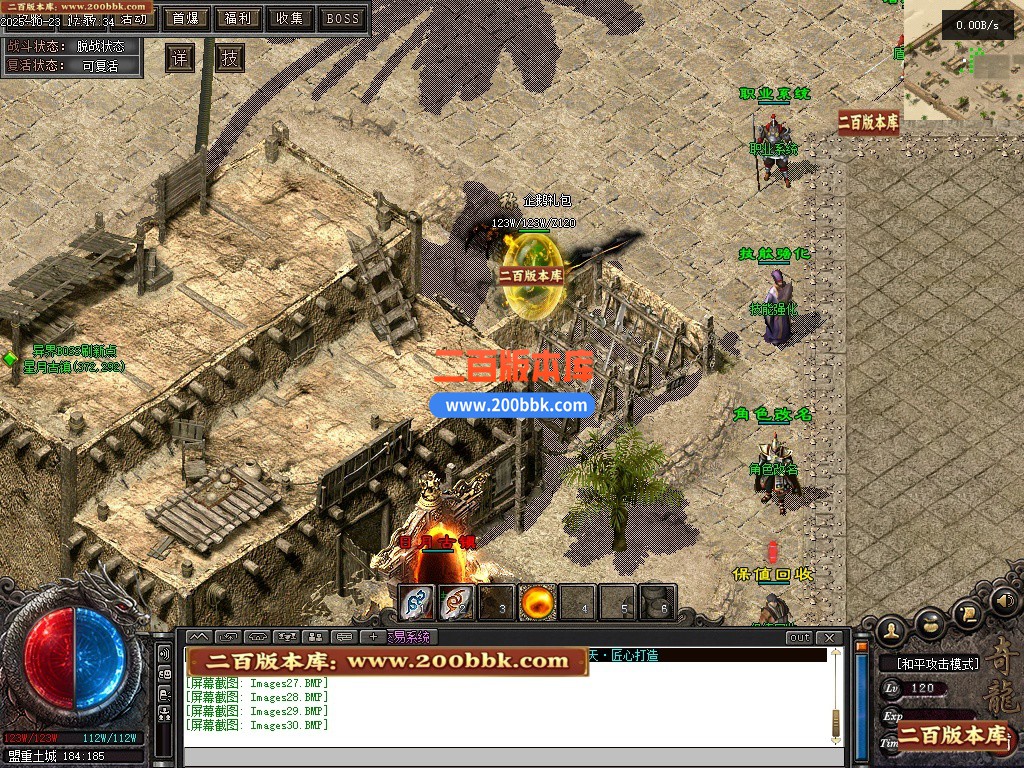Open the 收集 collection menu
The width and height of the screenshot is (1024, 768).
[290, 18]
